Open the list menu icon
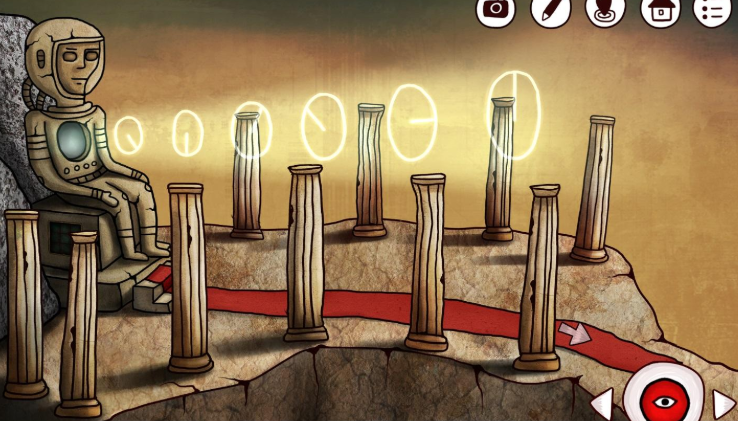The image size is (738, 421). pos(712,9)
